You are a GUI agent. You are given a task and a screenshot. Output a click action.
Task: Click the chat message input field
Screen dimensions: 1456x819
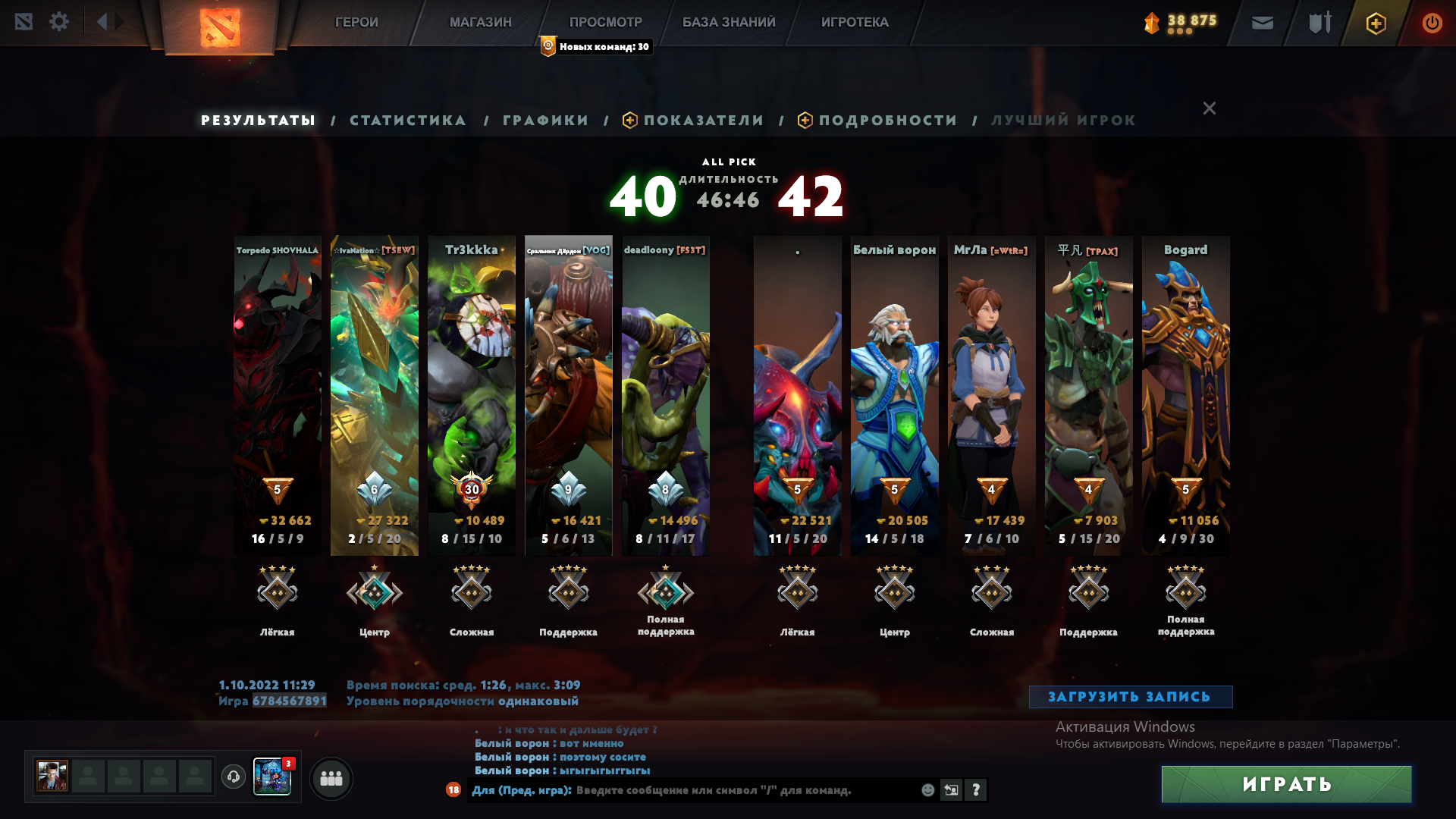pyautogui.click(x=682, y=790)
